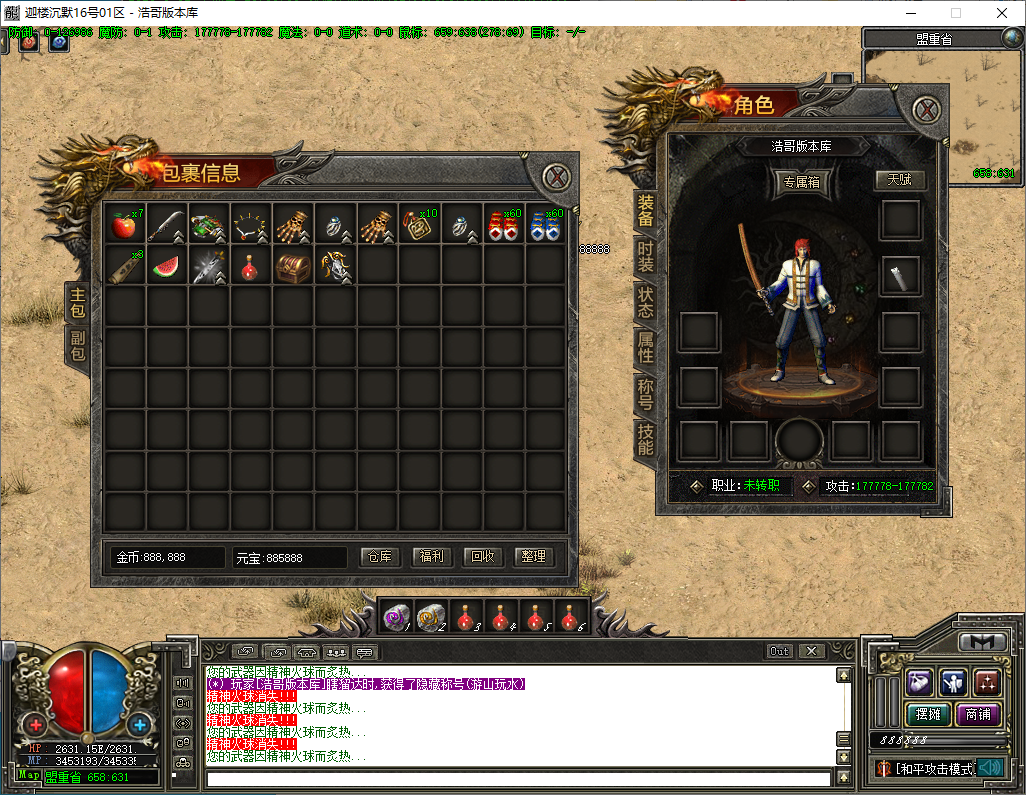
Task: Open the 专属箱 exclusive box
Action: point(803,182)
